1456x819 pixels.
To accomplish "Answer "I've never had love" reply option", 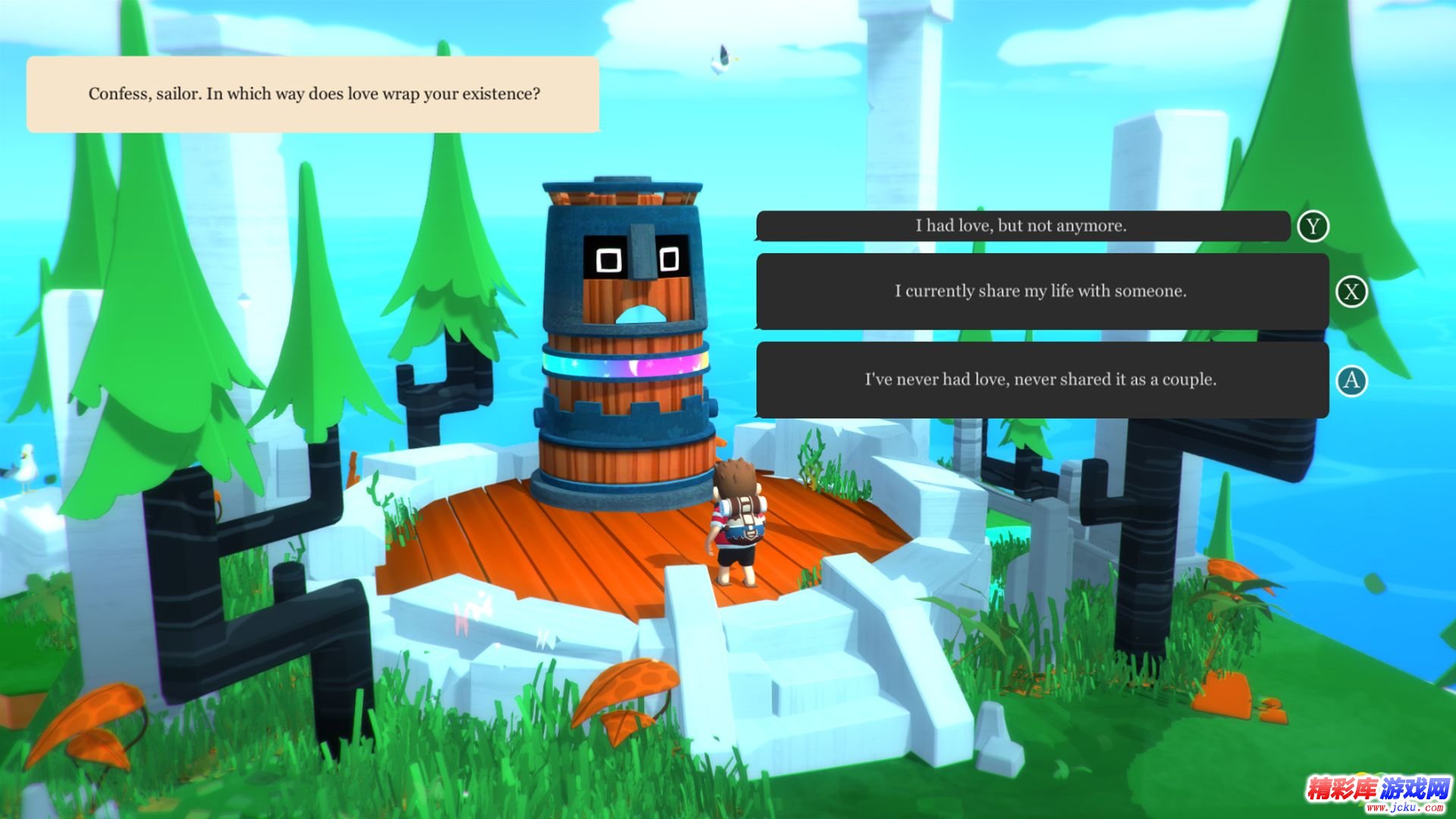I will coord(1041,379).
